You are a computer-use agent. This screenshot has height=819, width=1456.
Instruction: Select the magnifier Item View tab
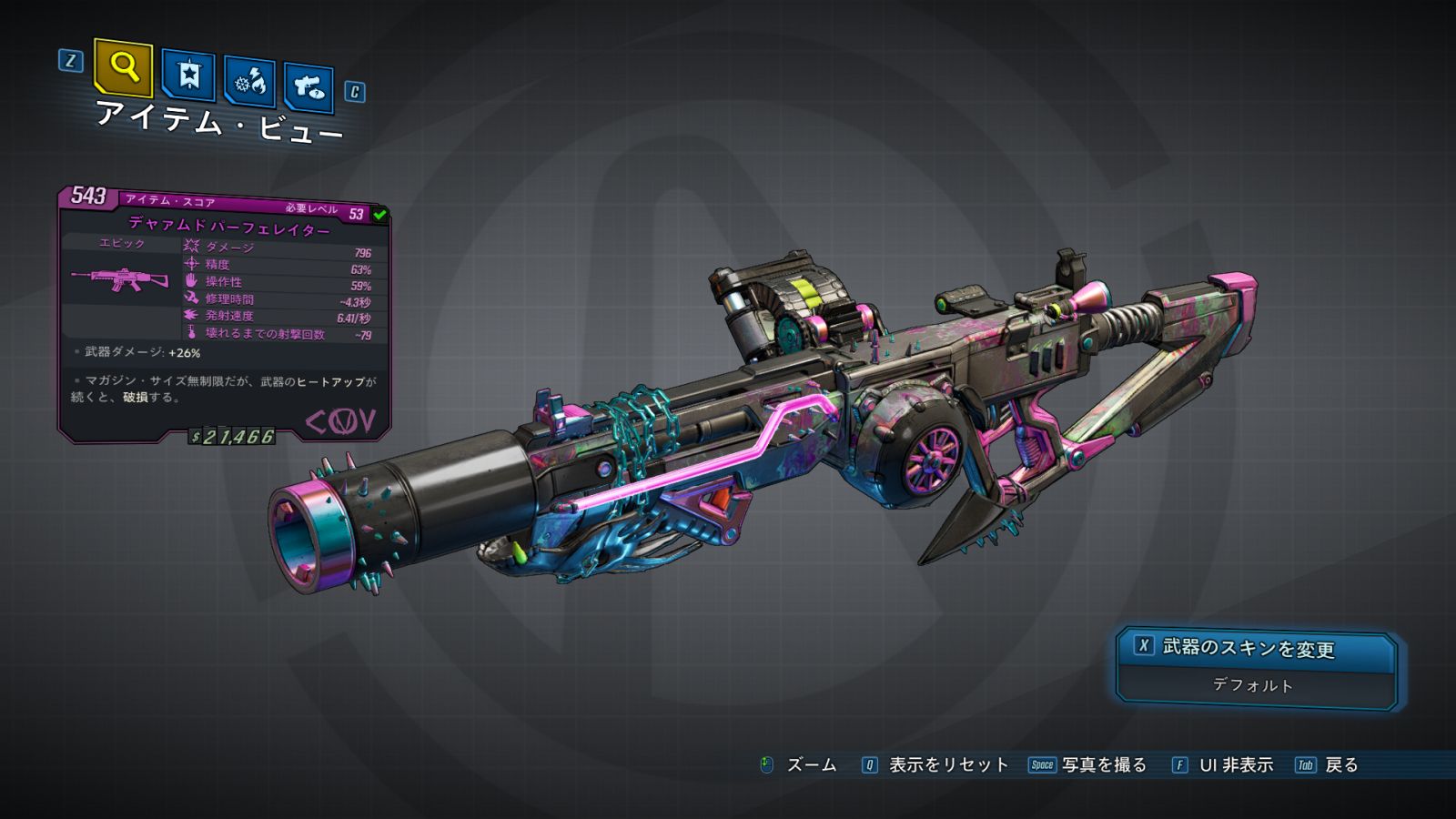pyautogui.click(x=123, y=67)
